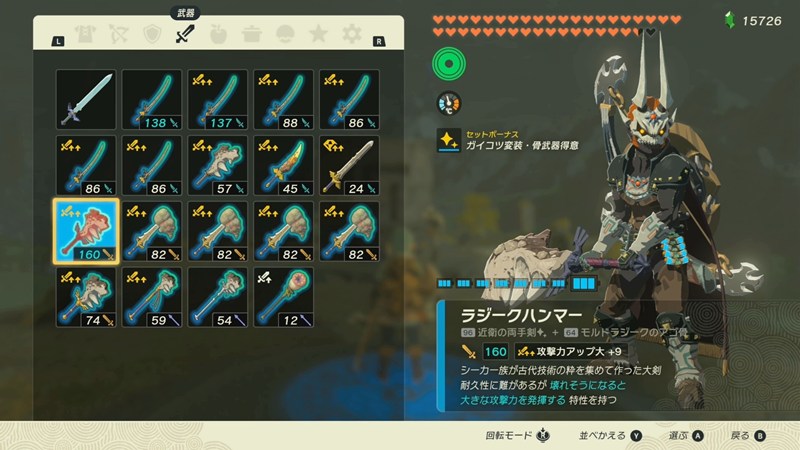The height and width of the screenshot is (450, 800).
Task: Select the bone-fused weapon with 57 attack
Action: [x=218, y=164]
